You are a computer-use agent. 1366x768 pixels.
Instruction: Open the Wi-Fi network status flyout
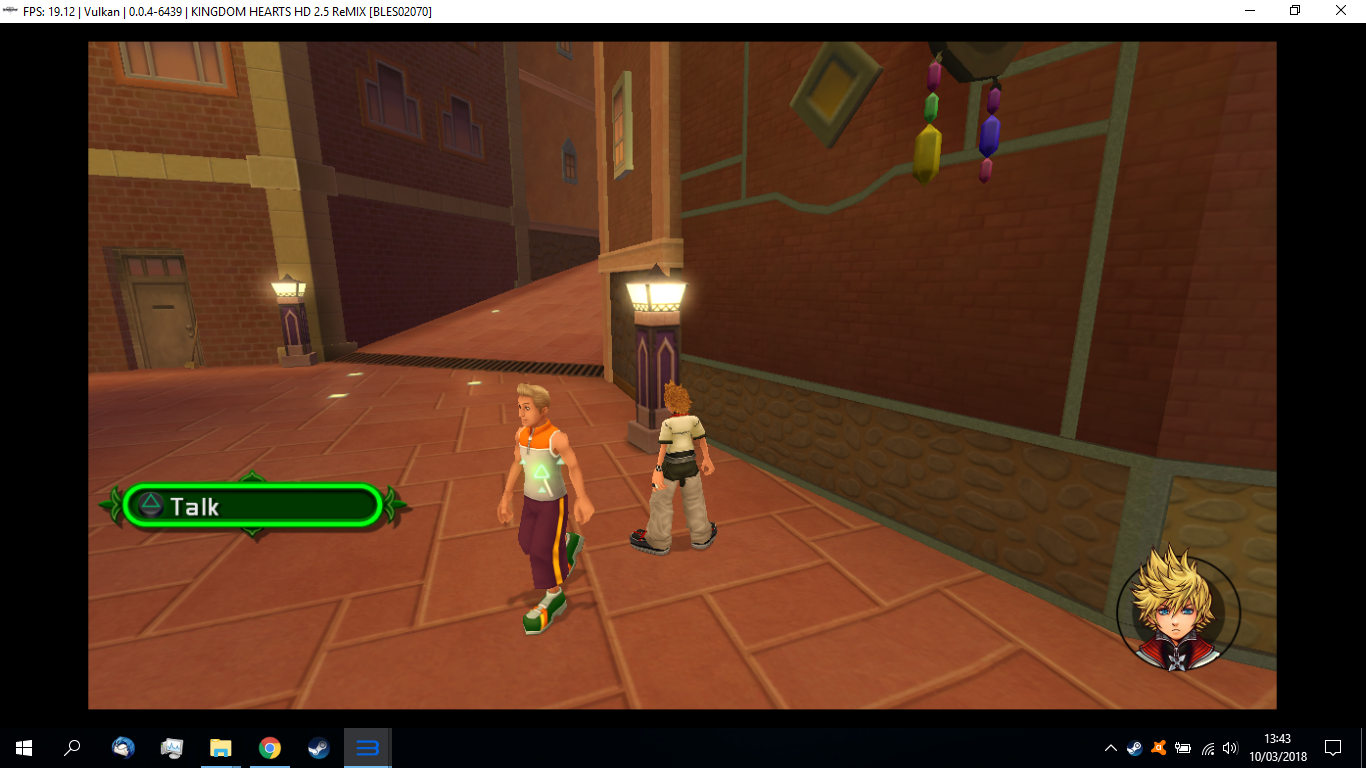point(1207,748)
